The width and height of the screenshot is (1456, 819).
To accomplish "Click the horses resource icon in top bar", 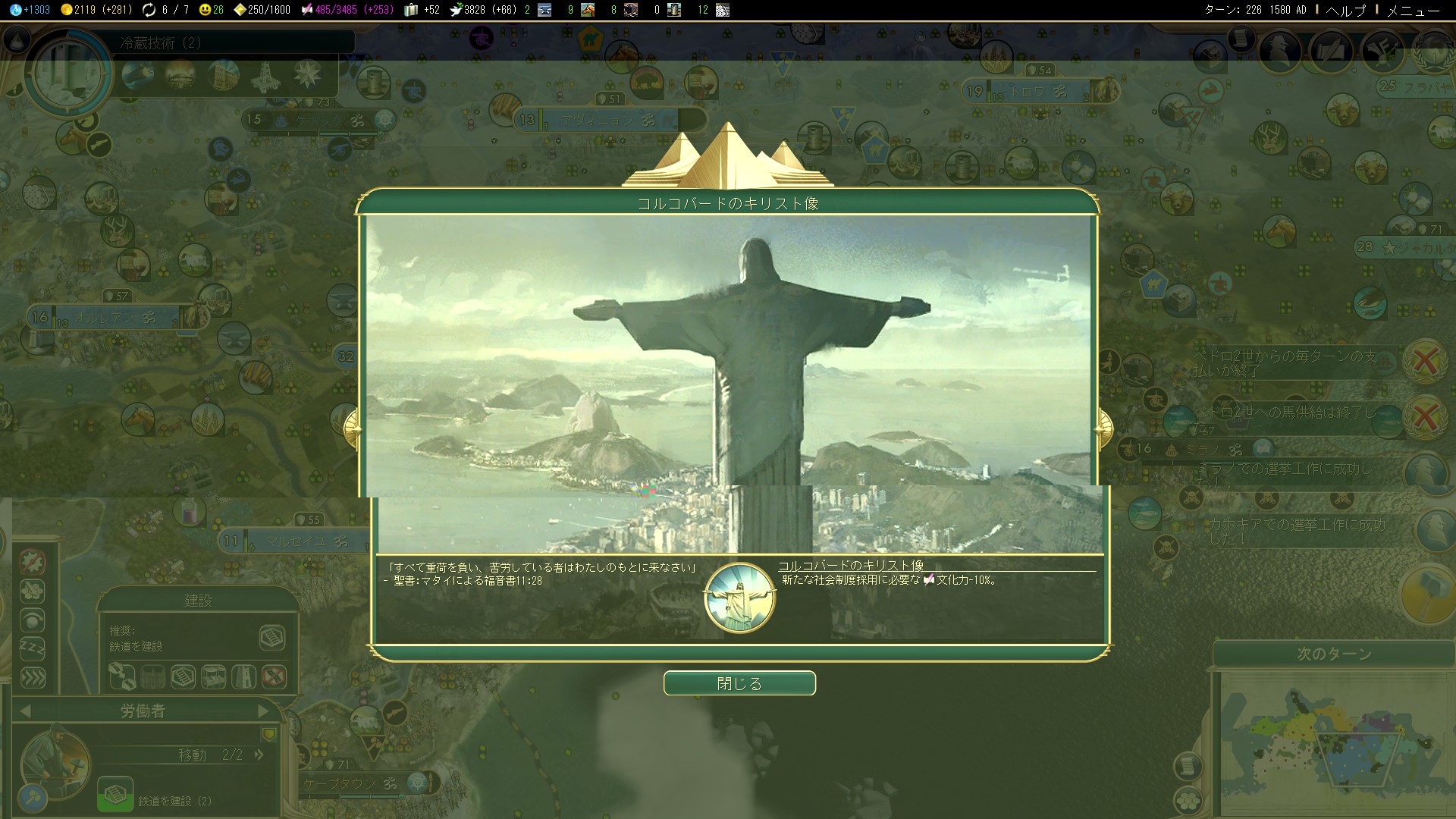I will pyautogui.click(x=587, y=10).
